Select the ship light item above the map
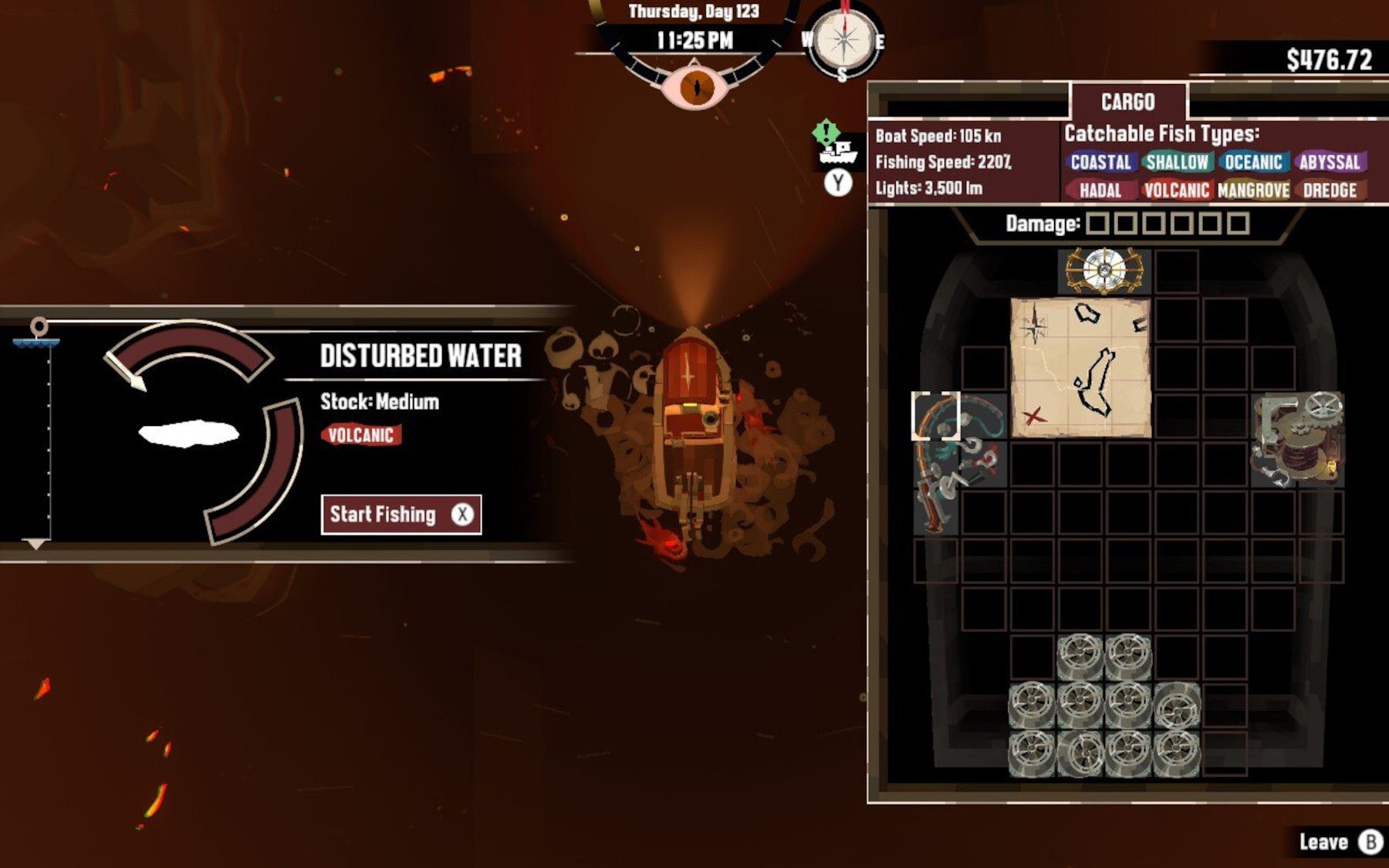1389x868 pixels. pyautogui.click(x=1104, y=271)
